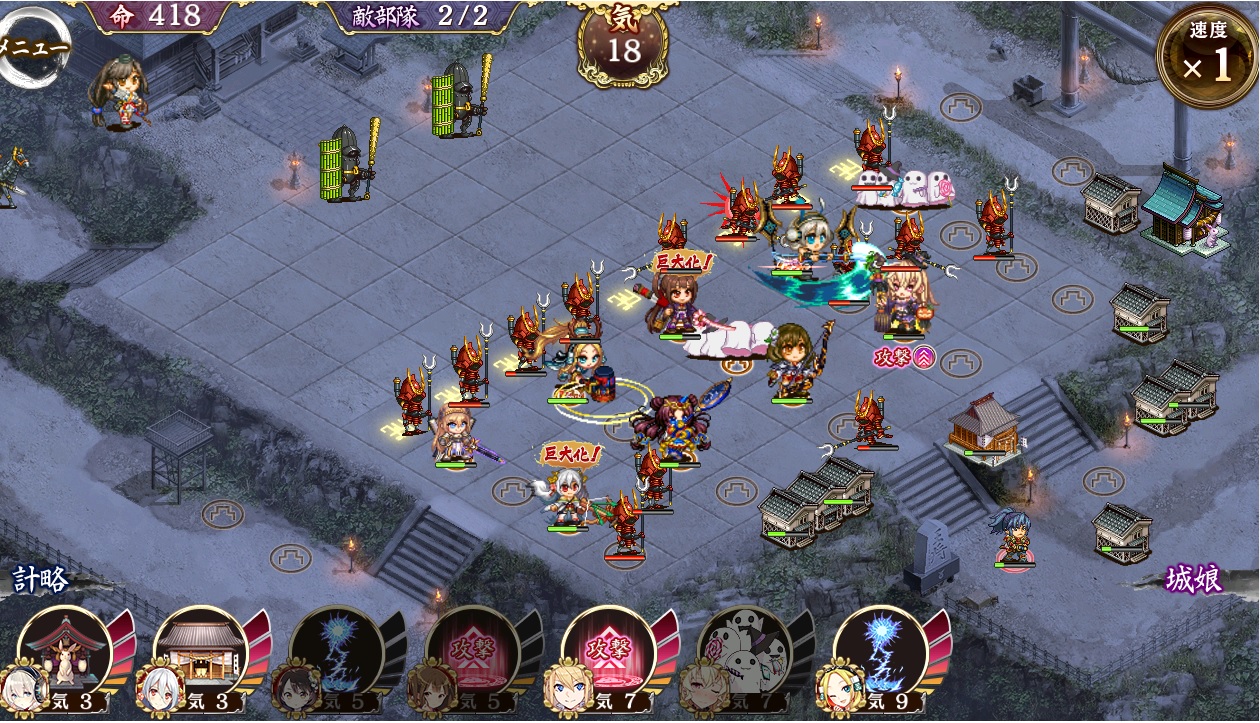Use the 攻撃 strategy costing 7 気
This screenshot has height=723, width=1260.
point(608,652)
